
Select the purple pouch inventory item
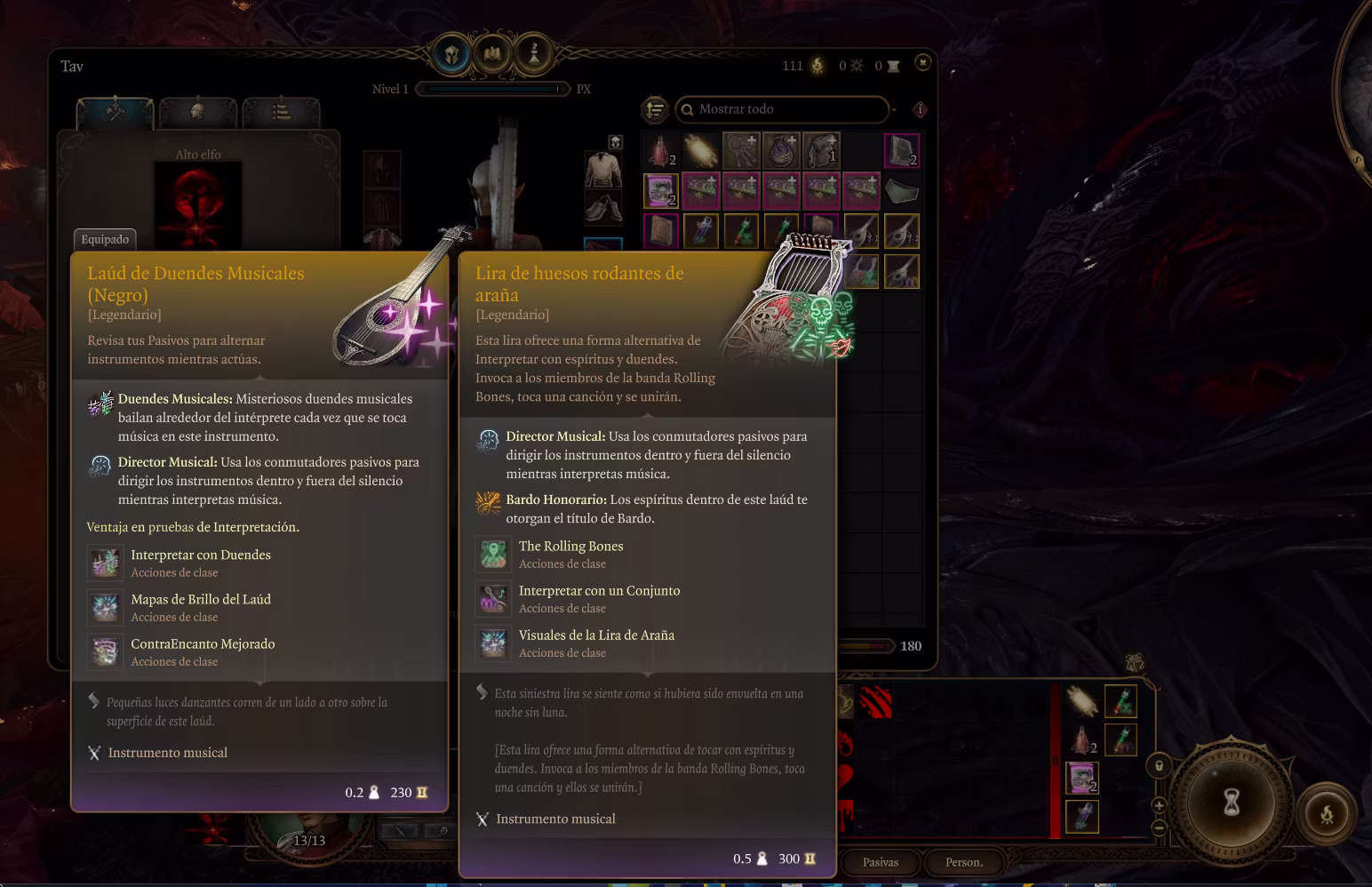tap(782, 151)
